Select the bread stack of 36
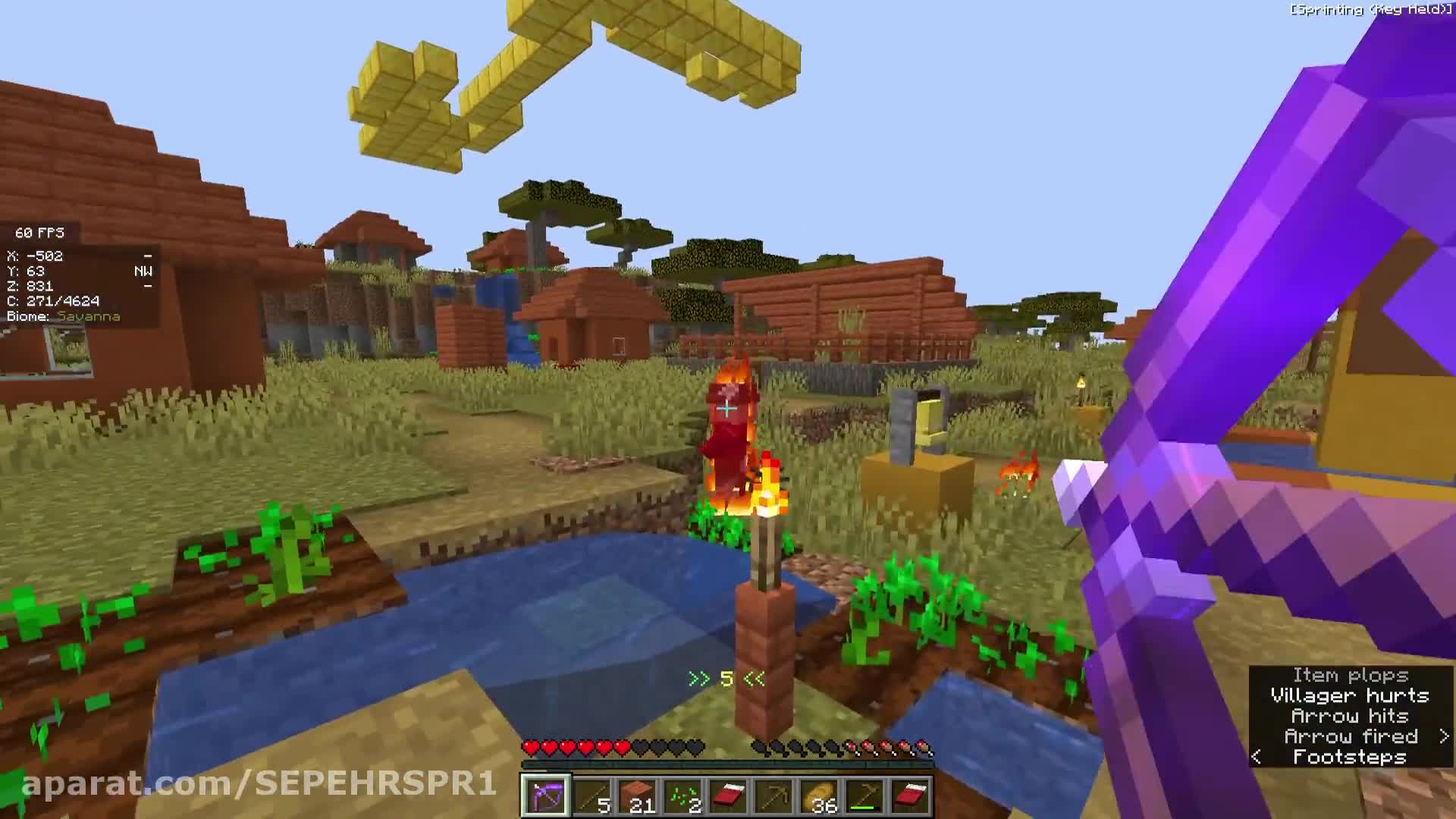The width and height of the screenshot is (1456, 819). coord(820,796)
